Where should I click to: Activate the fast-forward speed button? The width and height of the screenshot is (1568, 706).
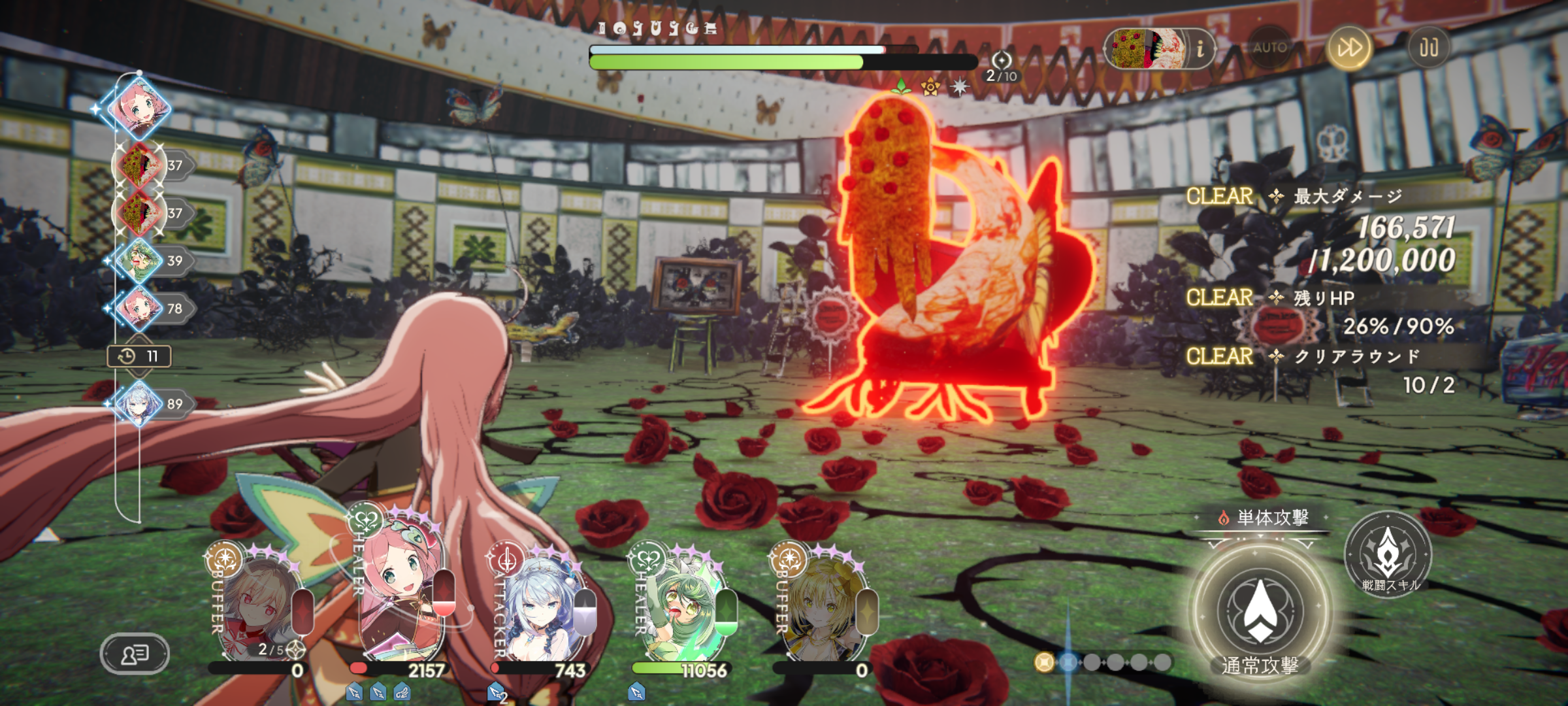(x=1348, y=48)
